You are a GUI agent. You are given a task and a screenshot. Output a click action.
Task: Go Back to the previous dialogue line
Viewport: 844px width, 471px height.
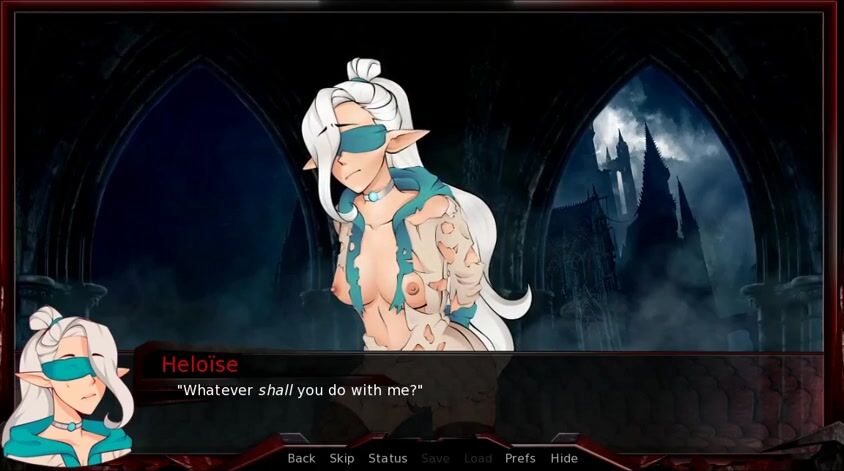click(x=301, y=458)
